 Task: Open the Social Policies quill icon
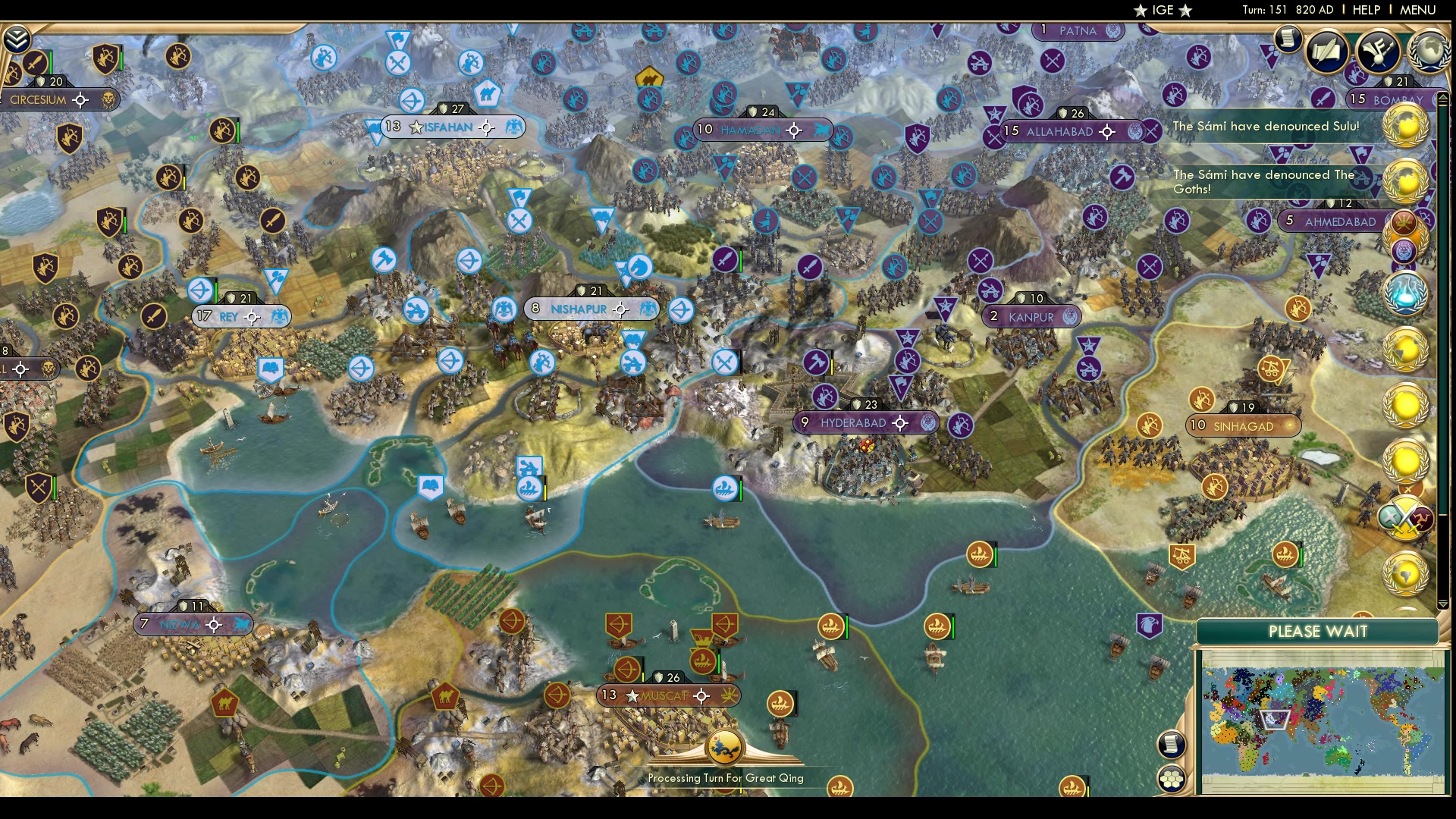(1326, 52)
